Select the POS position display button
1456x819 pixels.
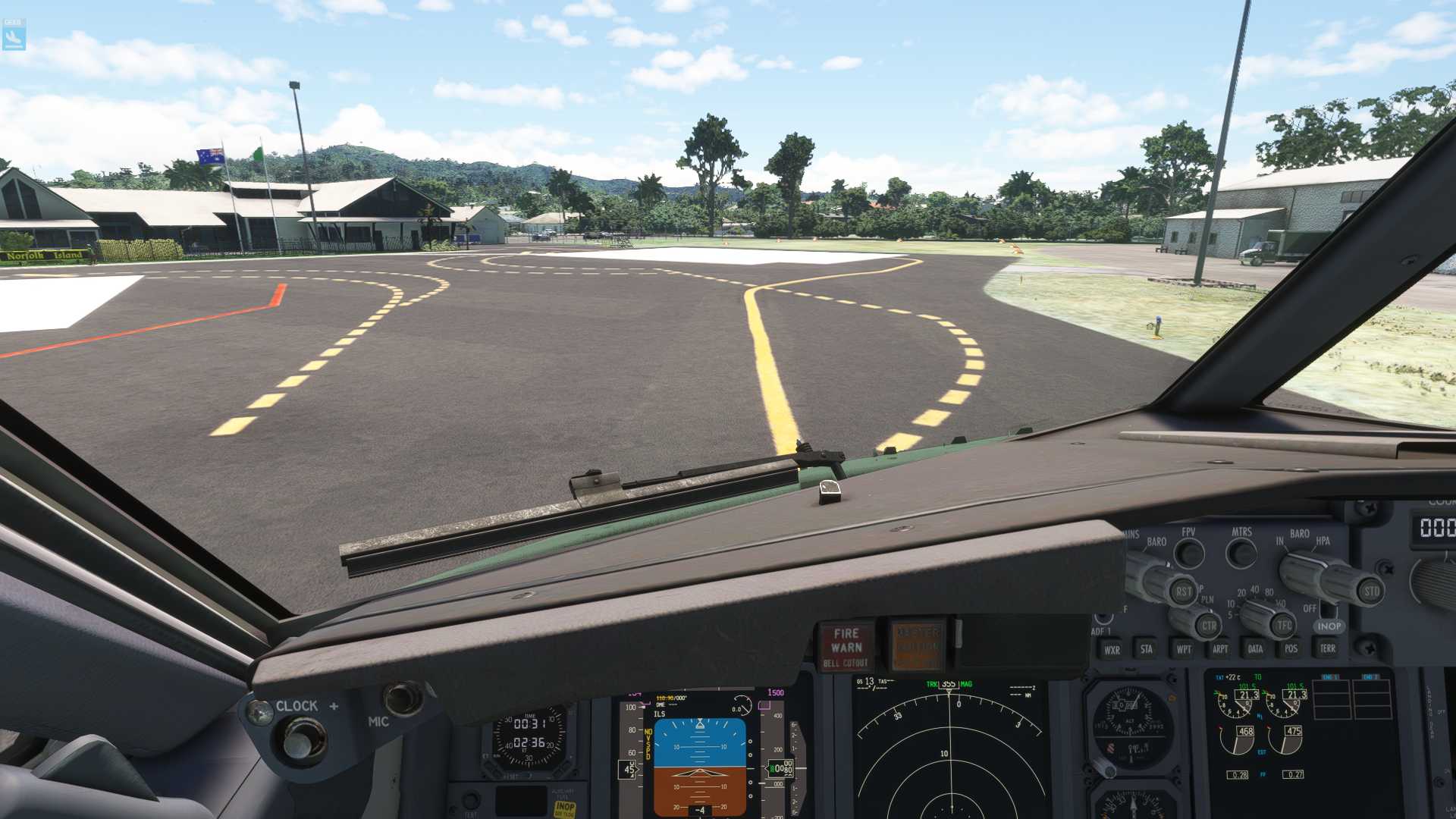[x=1292, y=649]
